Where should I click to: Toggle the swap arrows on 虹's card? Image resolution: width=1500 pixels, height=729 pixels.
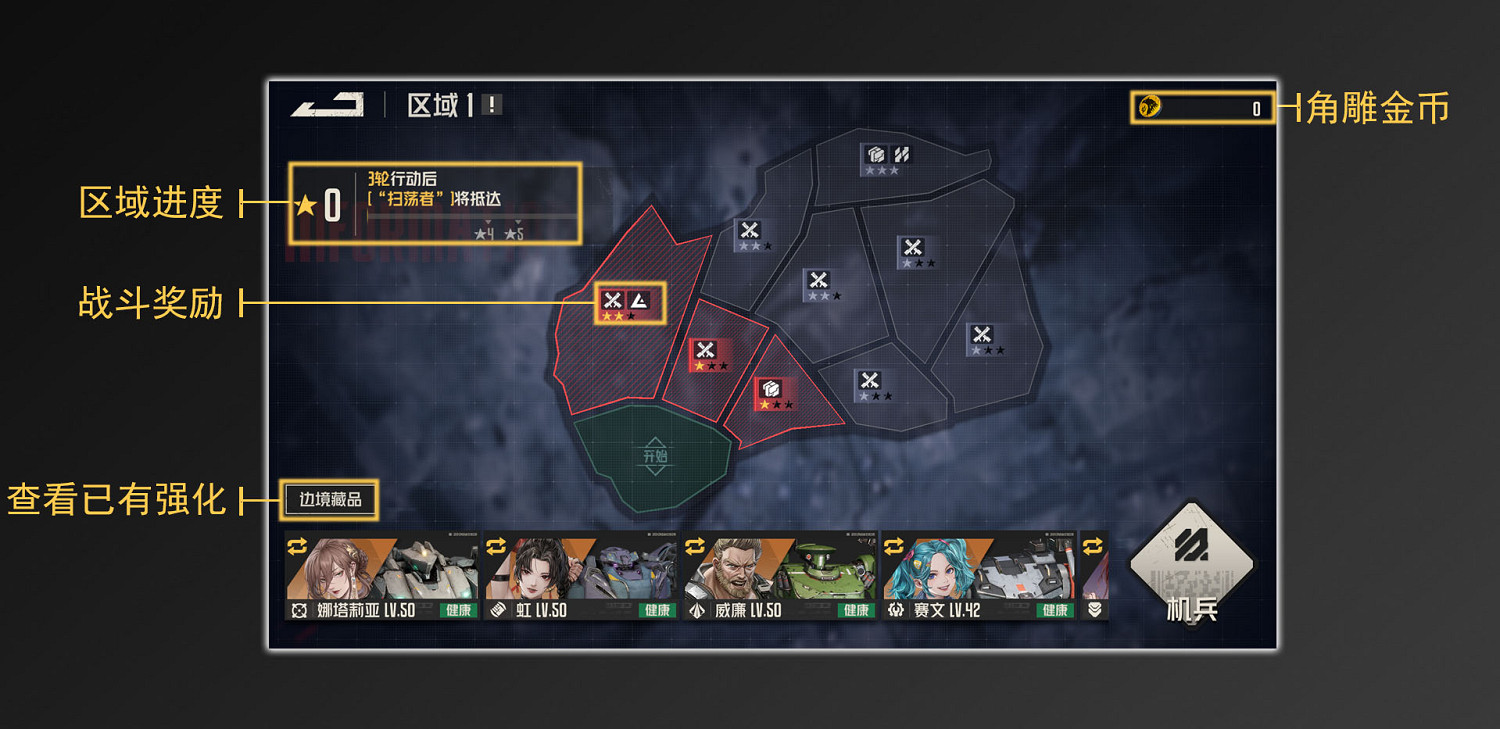tap(497, 545)
